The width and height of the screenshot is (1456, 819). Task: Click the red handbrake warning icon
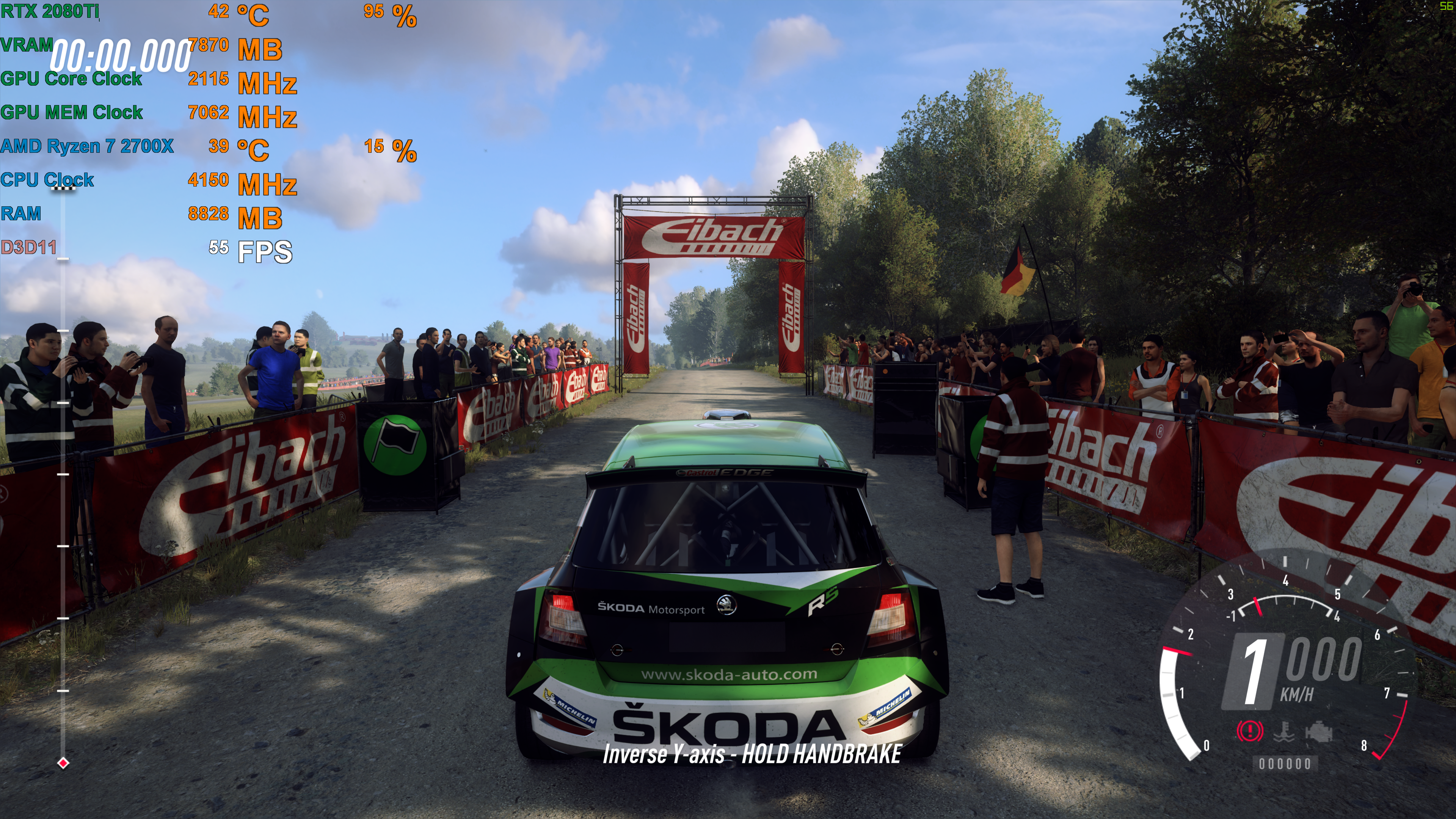pyautogui.click(x=1249, y=731)
